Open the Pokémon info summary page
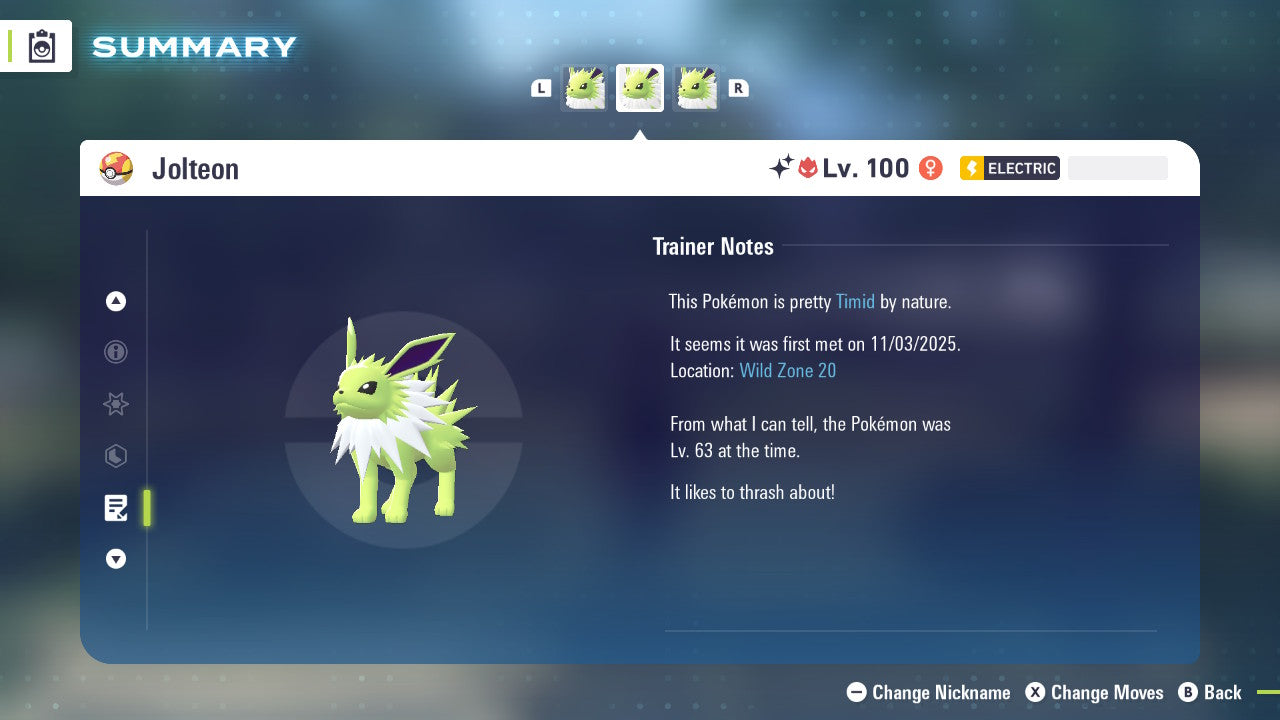 tap(115, 352)
